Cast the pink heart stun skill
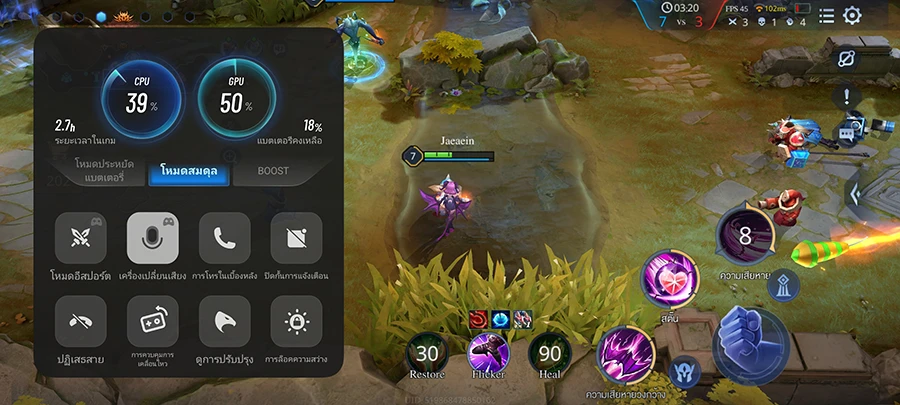 (x=668, y=279)
